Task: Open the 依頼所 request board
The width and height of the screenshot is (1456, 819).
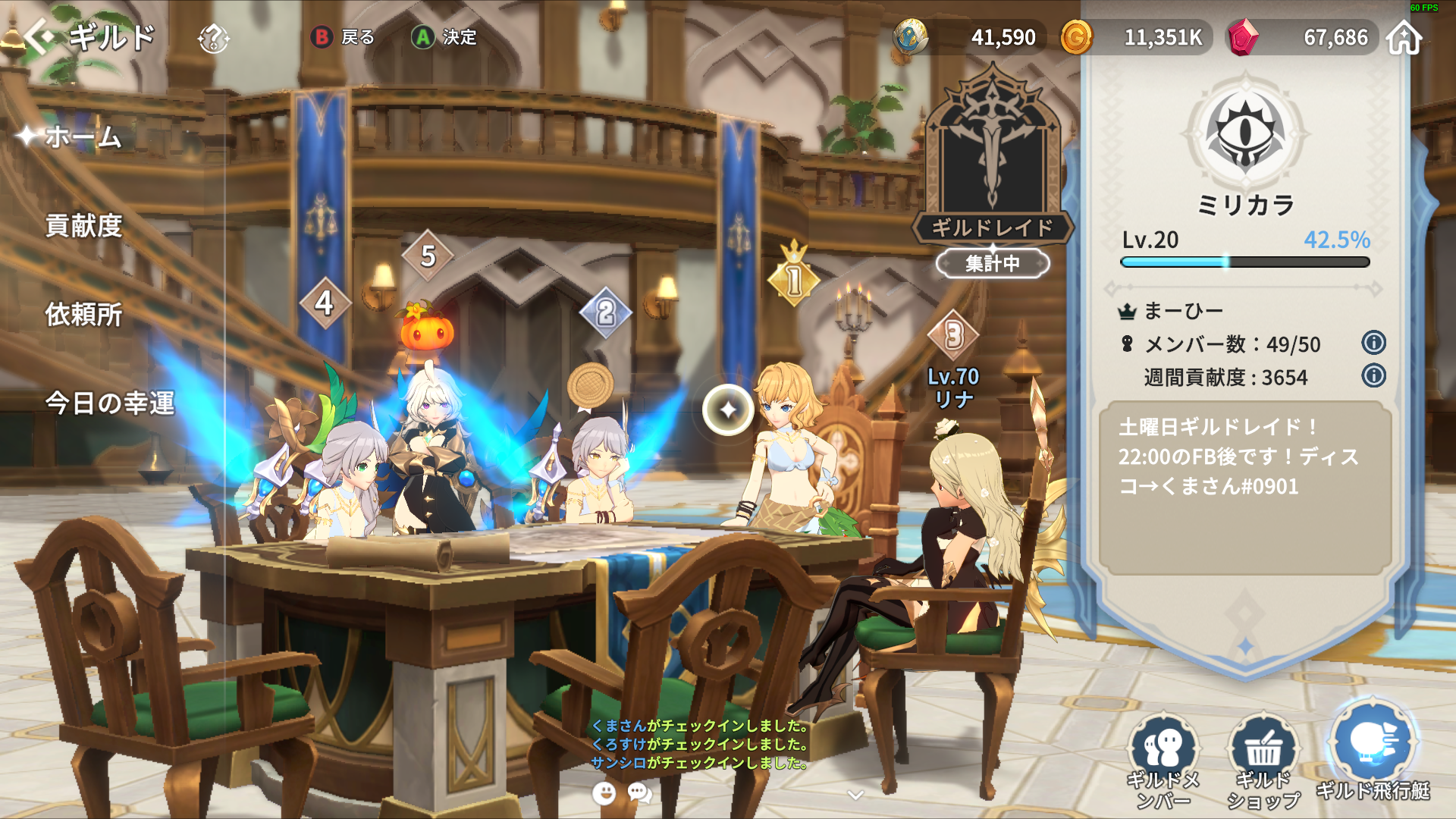Action: point(83,314)
